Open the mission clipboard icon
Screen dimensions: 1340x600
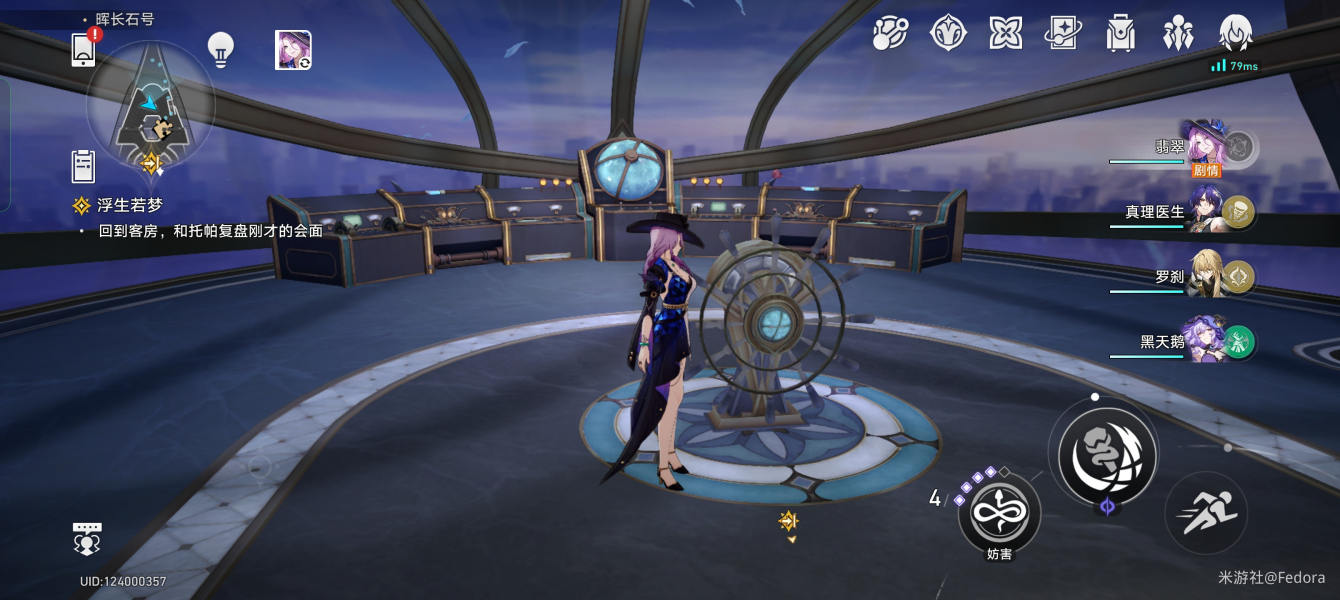[x=83, y=165]
